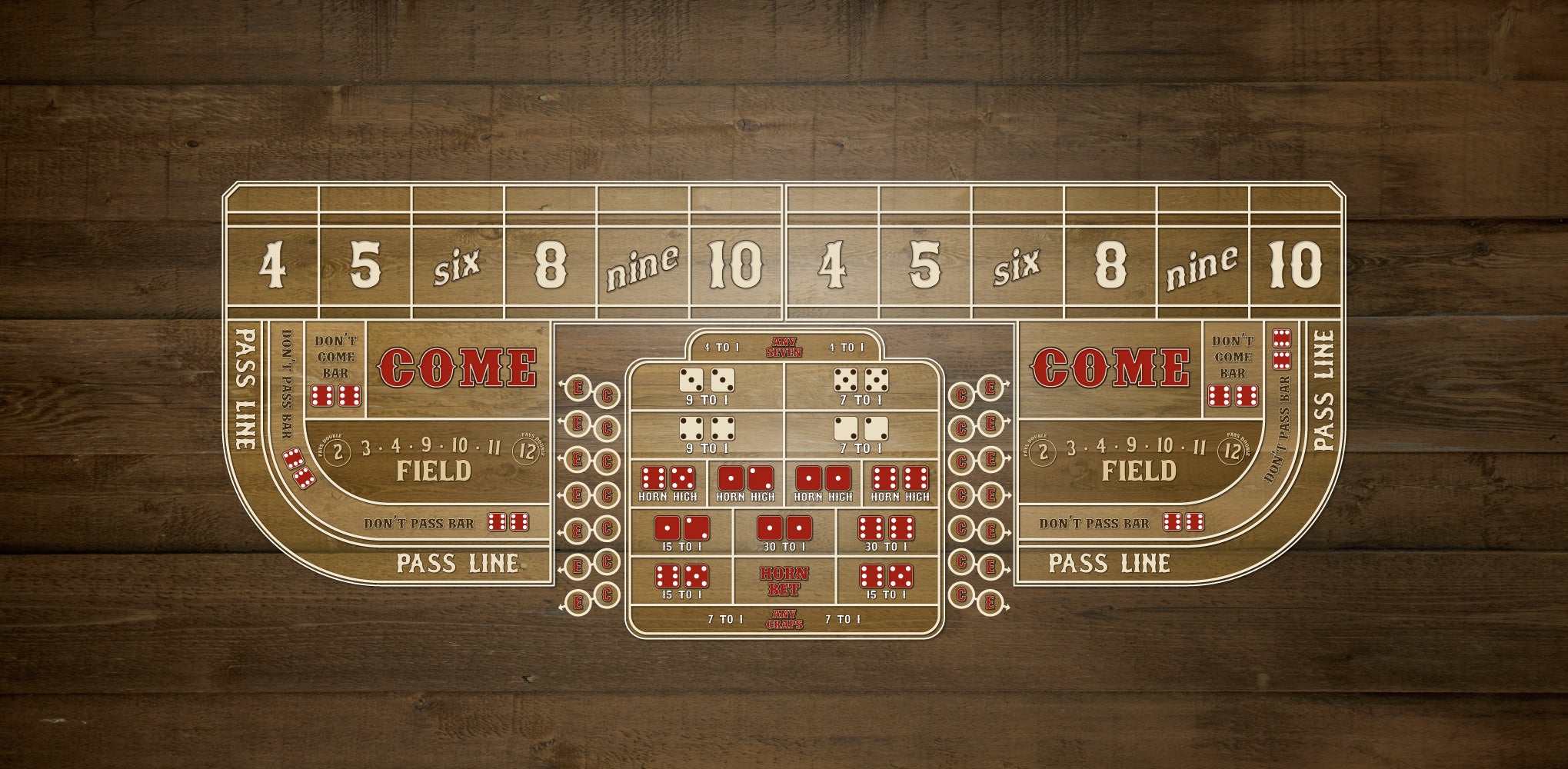Image resolution: width=1568 pixels, height=769 pixels.
Task: Bet on one-two dice paying 15 to 1
Action: tap(681, 534)
